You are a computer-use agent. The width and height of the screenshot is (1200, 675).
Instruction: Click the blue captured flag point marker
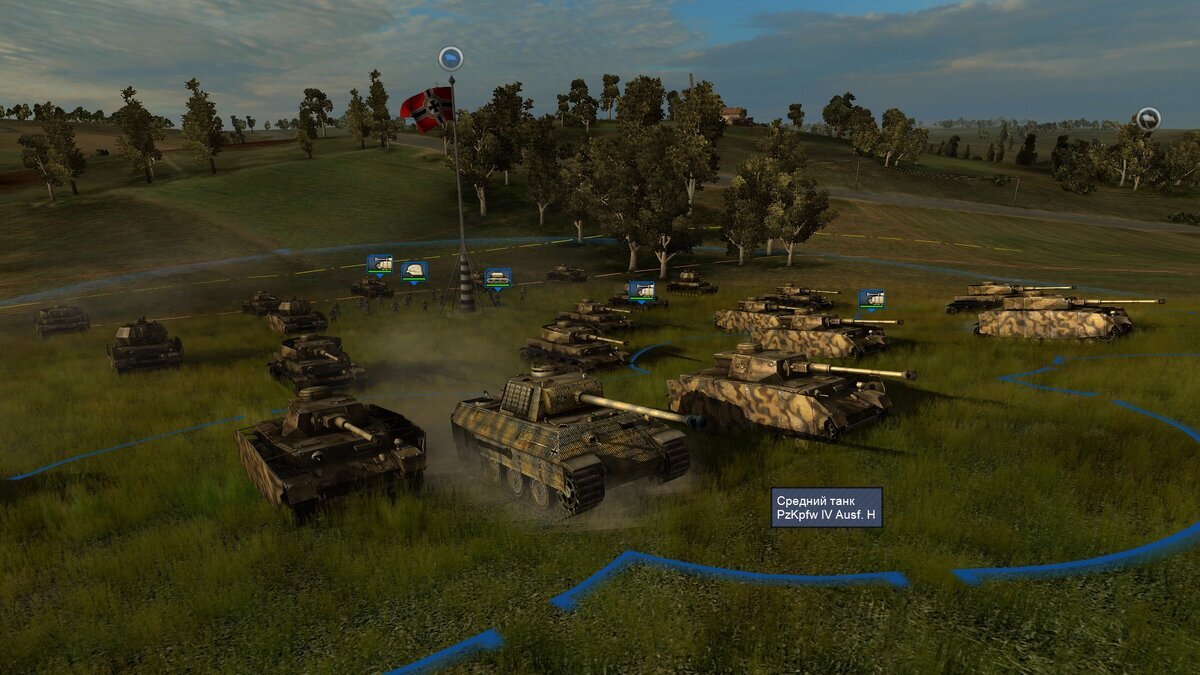click(451, 58)
